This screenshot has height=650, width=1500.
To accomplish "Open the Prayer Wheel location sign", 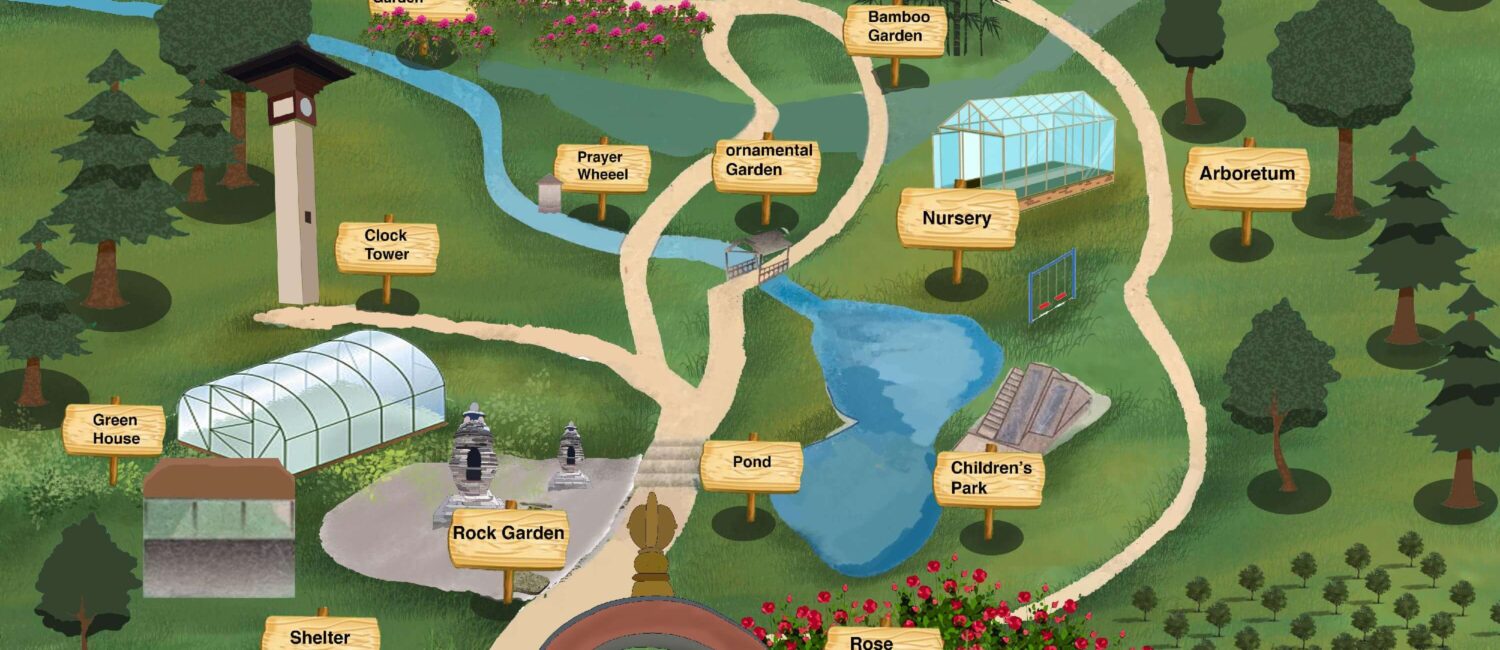I will click(602, 167).
